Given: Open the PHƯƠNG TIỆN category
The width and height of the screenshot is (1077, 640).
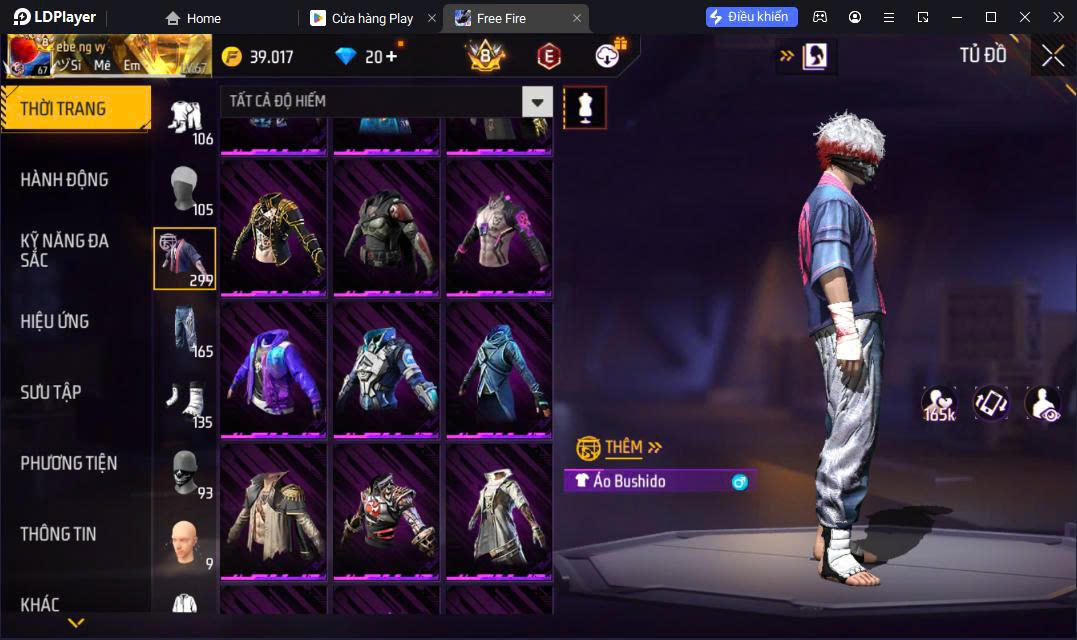Looking at the screenshot, I should (69, 463).
